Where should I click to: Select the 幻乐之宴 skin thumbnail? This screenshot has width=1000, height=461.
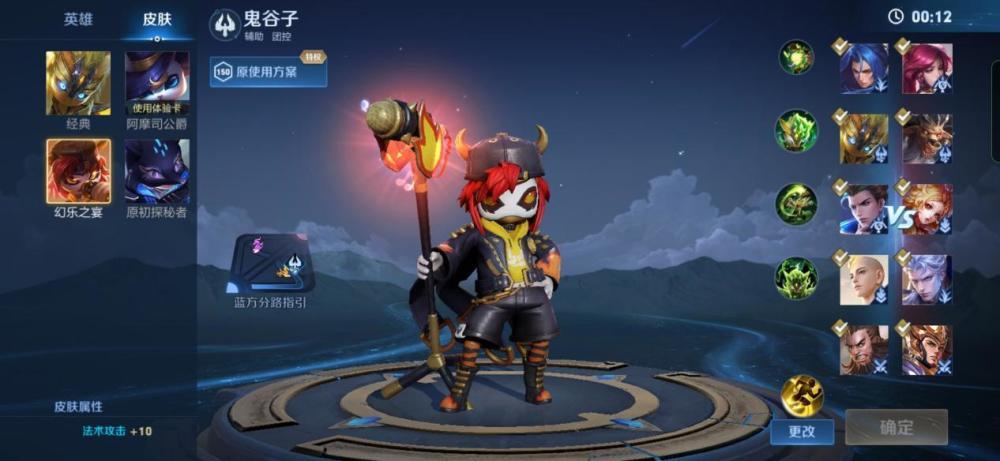coord(78,171)
